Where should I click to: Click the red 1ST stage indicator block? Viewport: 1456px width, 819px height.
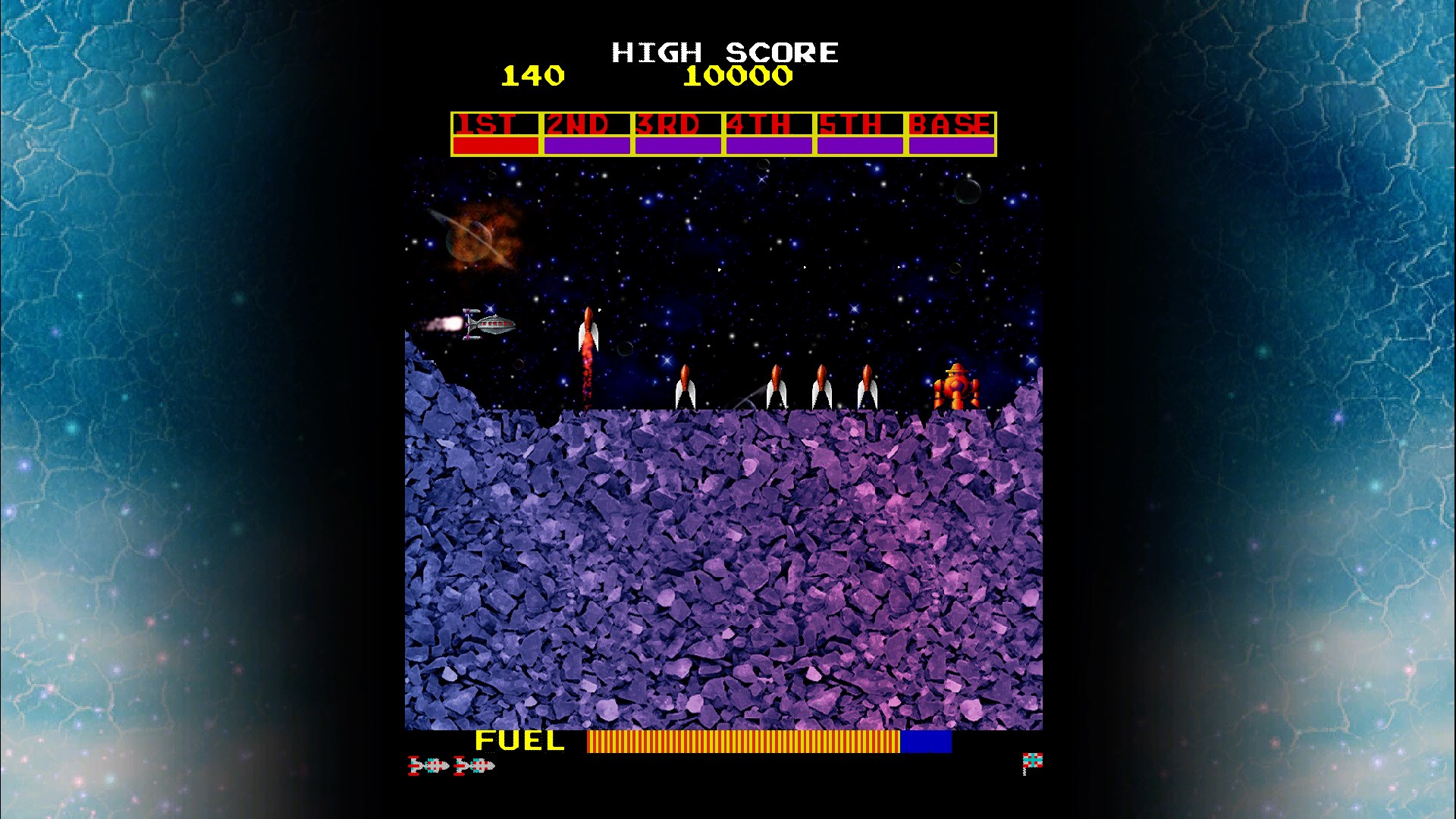click(x=494, y=143)
